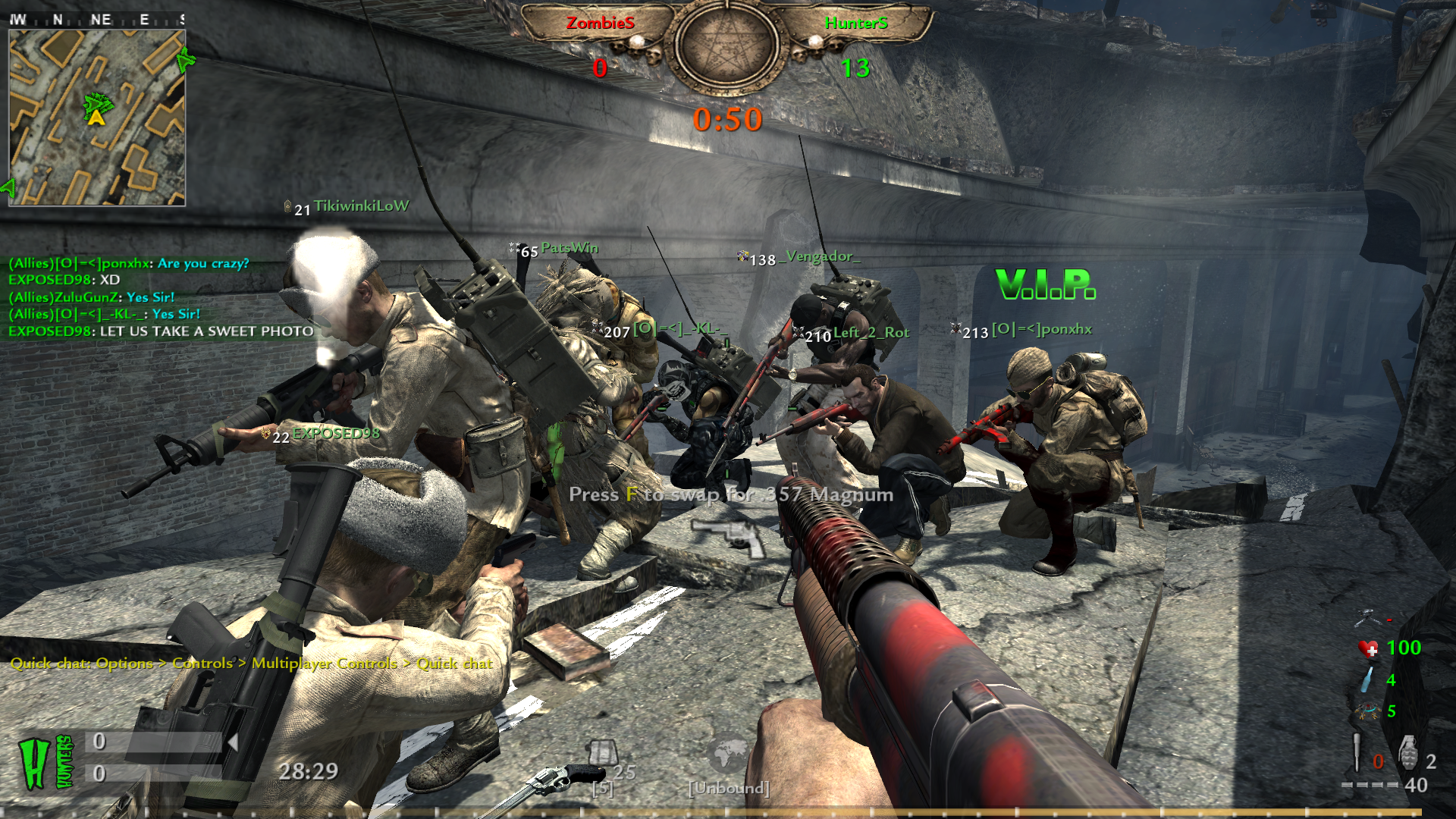Click the minimap in the corner
This screenshot has width=1456, height=819.
[x=97, y=118]
